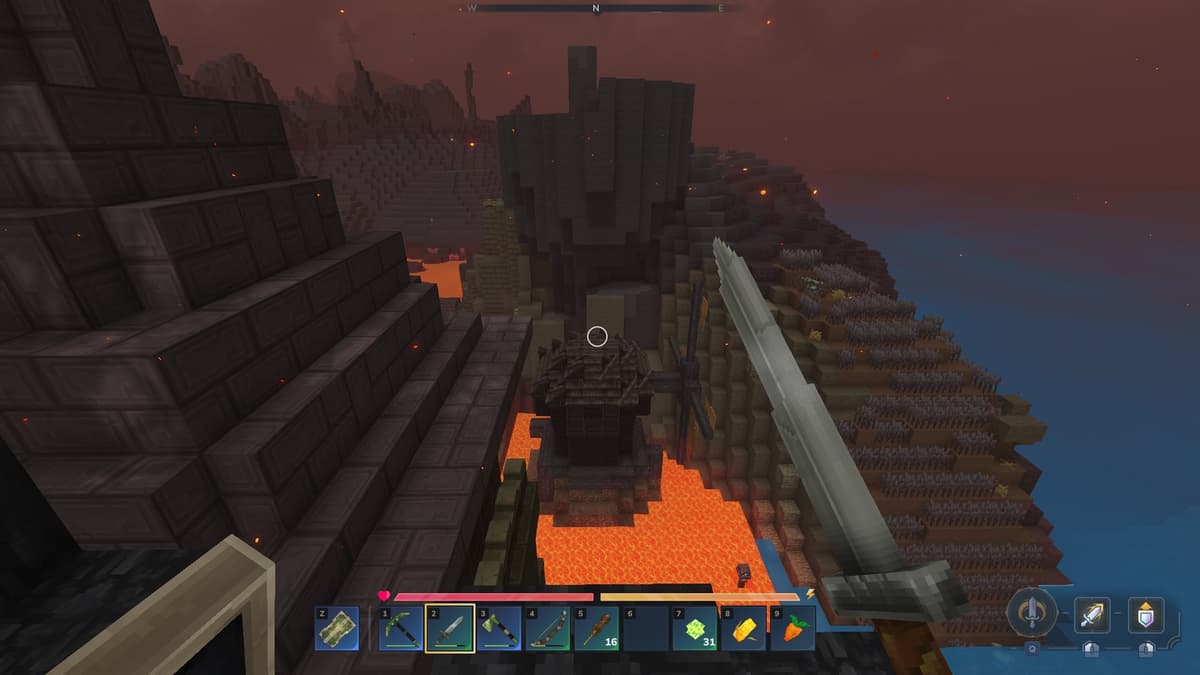Image resolution: width=1200 pixels, height=675 pixels.
Task: Equip the green axe from slot 3
Action: (499, 629)
